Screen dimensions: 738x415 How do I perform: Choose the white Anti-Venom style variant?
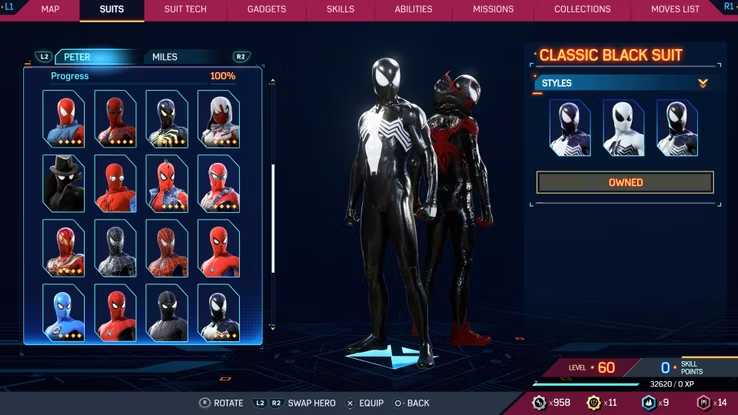[x=623, y=127]
